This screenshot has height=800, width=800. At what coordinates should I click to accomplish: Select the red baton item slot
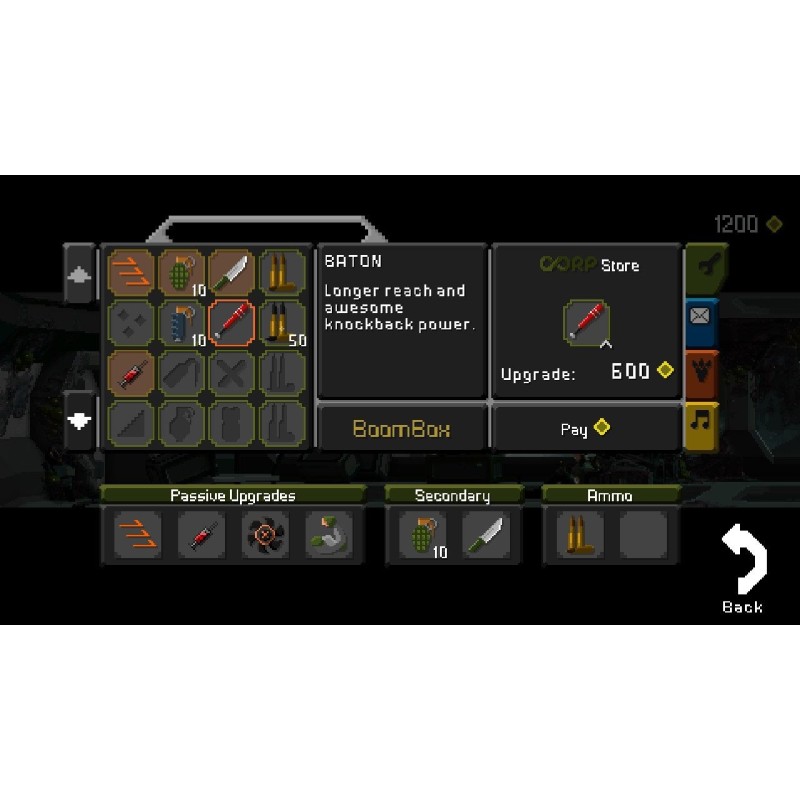pyautogui.click(x=232, y=323)
